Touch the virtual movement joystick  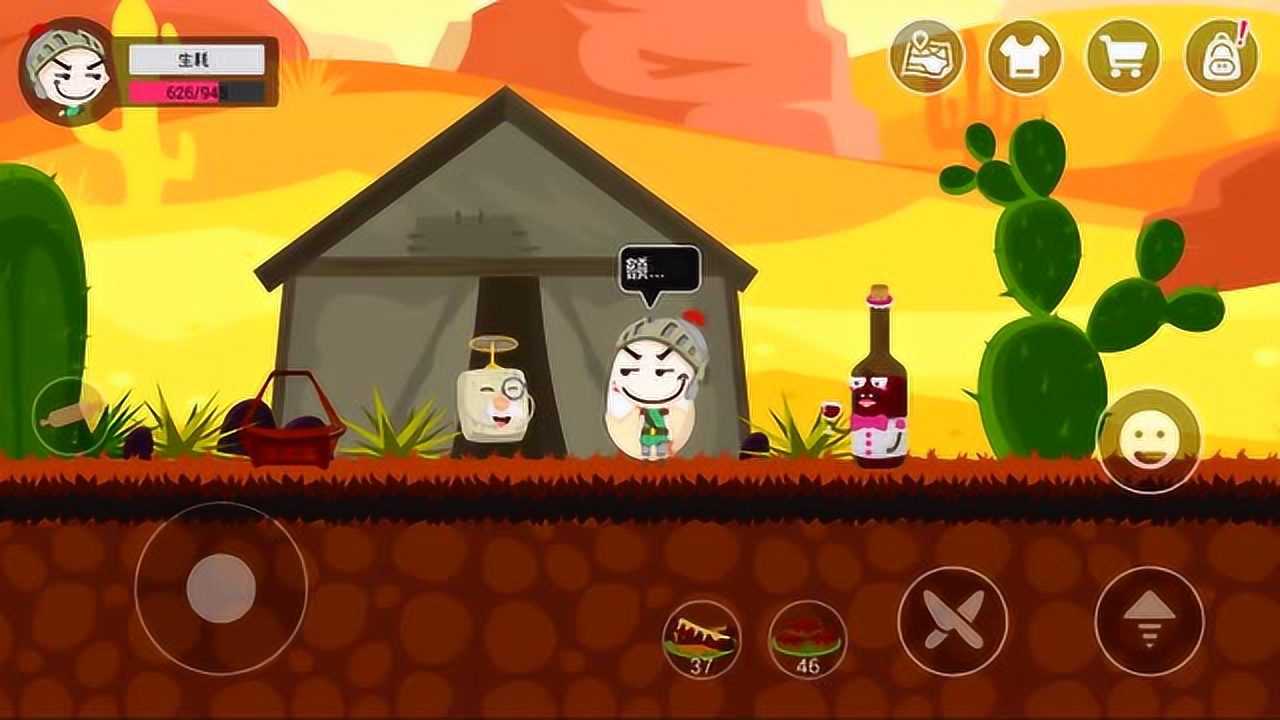[x=221, y=589]
